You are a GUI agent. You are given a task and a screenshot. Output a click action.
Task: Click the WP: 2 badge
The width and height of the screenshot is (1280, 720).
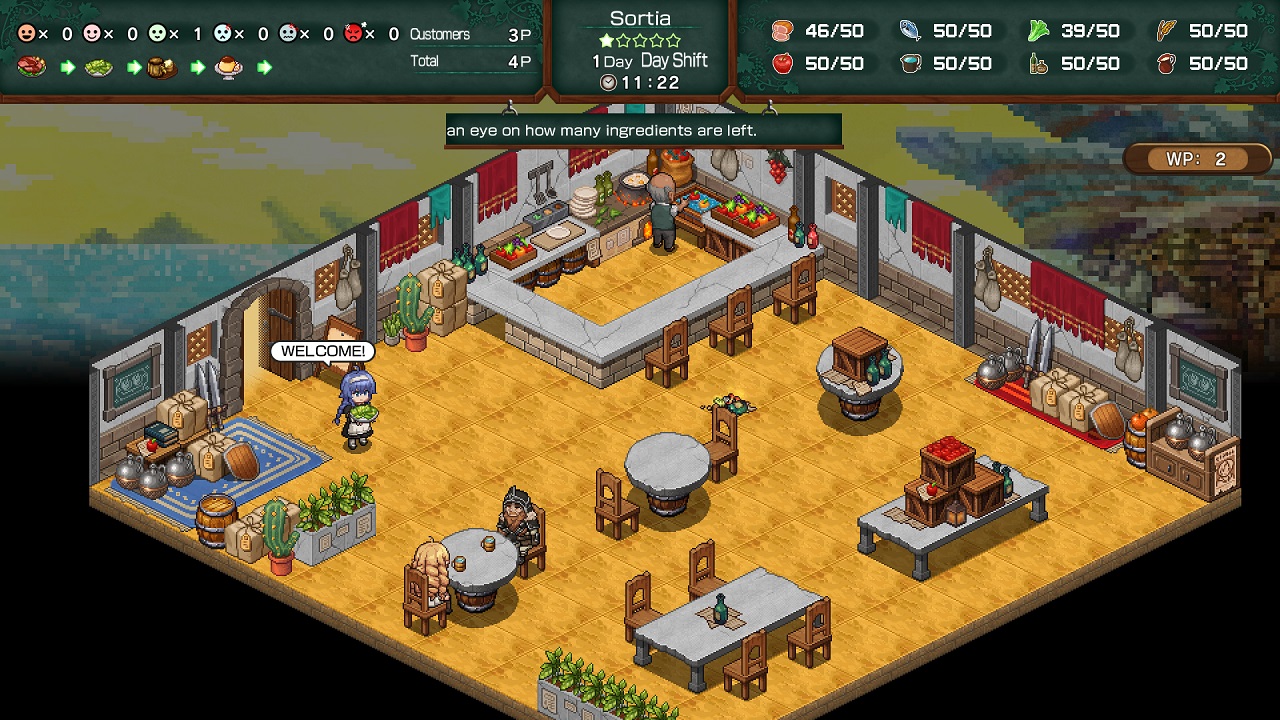[x=1196, y=158]
